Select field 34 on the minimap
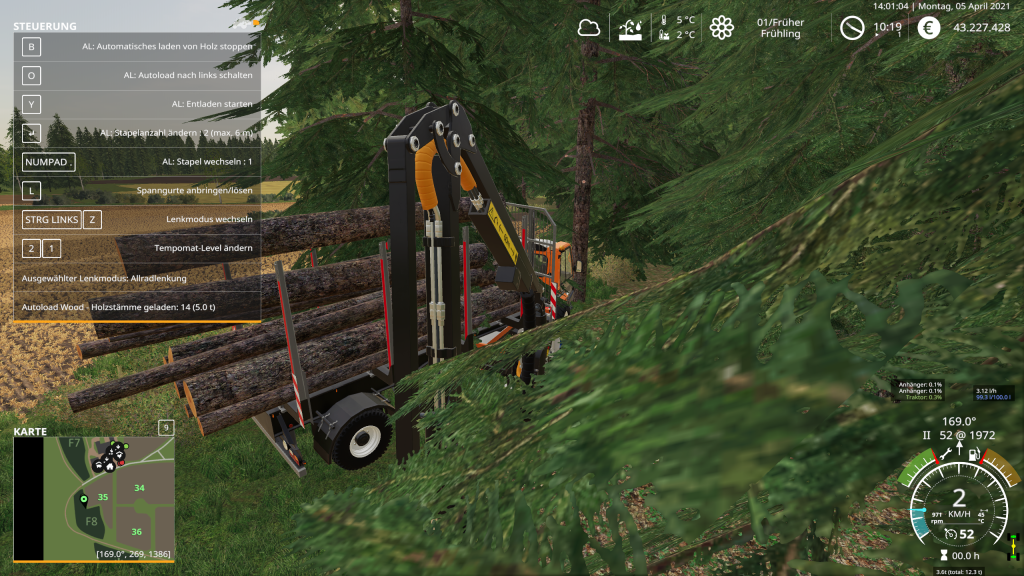 [139, 488]
